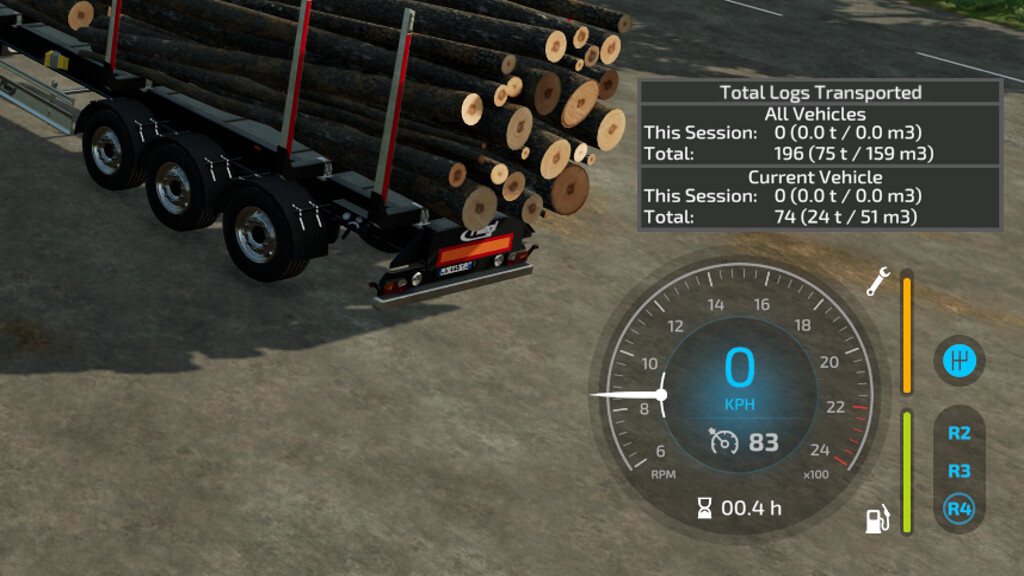1024x576 pixels.
Task: Click the gear shifter icon
Action: [959, 360]
